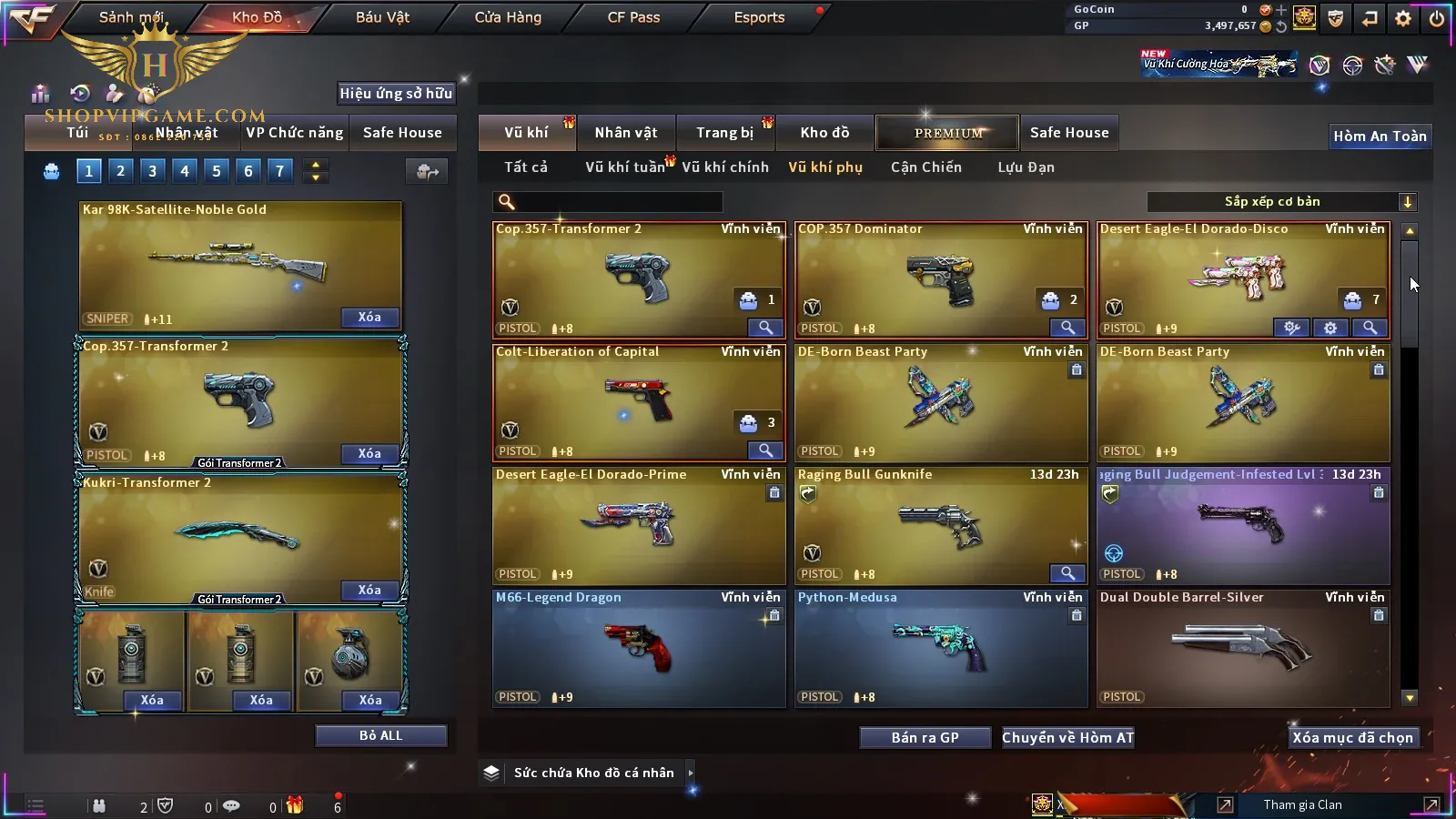Click Chuyển về Hòm AT button
The height and width of the screenshot is (819, 1456).
point(1067,737)
